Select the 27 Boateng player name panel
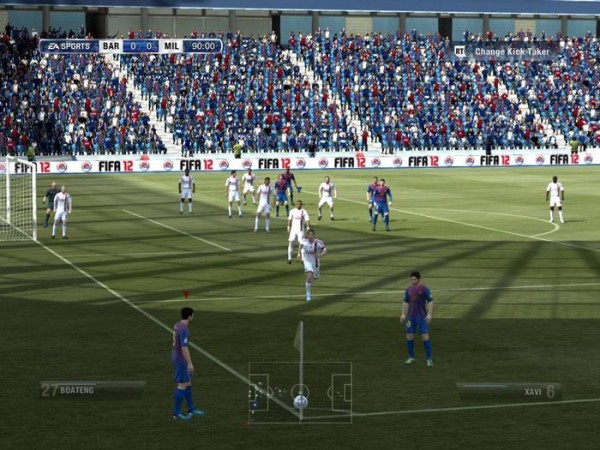 pyautogui.click(x=92, y=390)
